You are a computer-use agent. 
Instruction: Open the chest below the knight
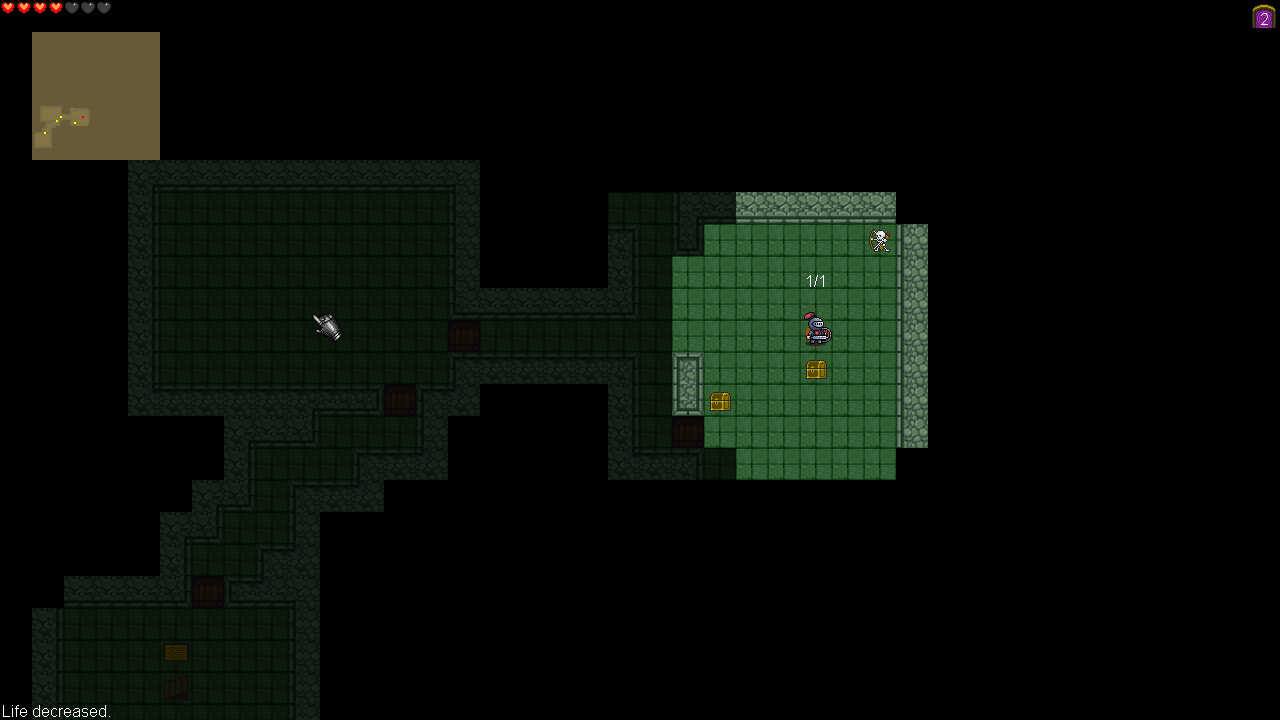816,369
